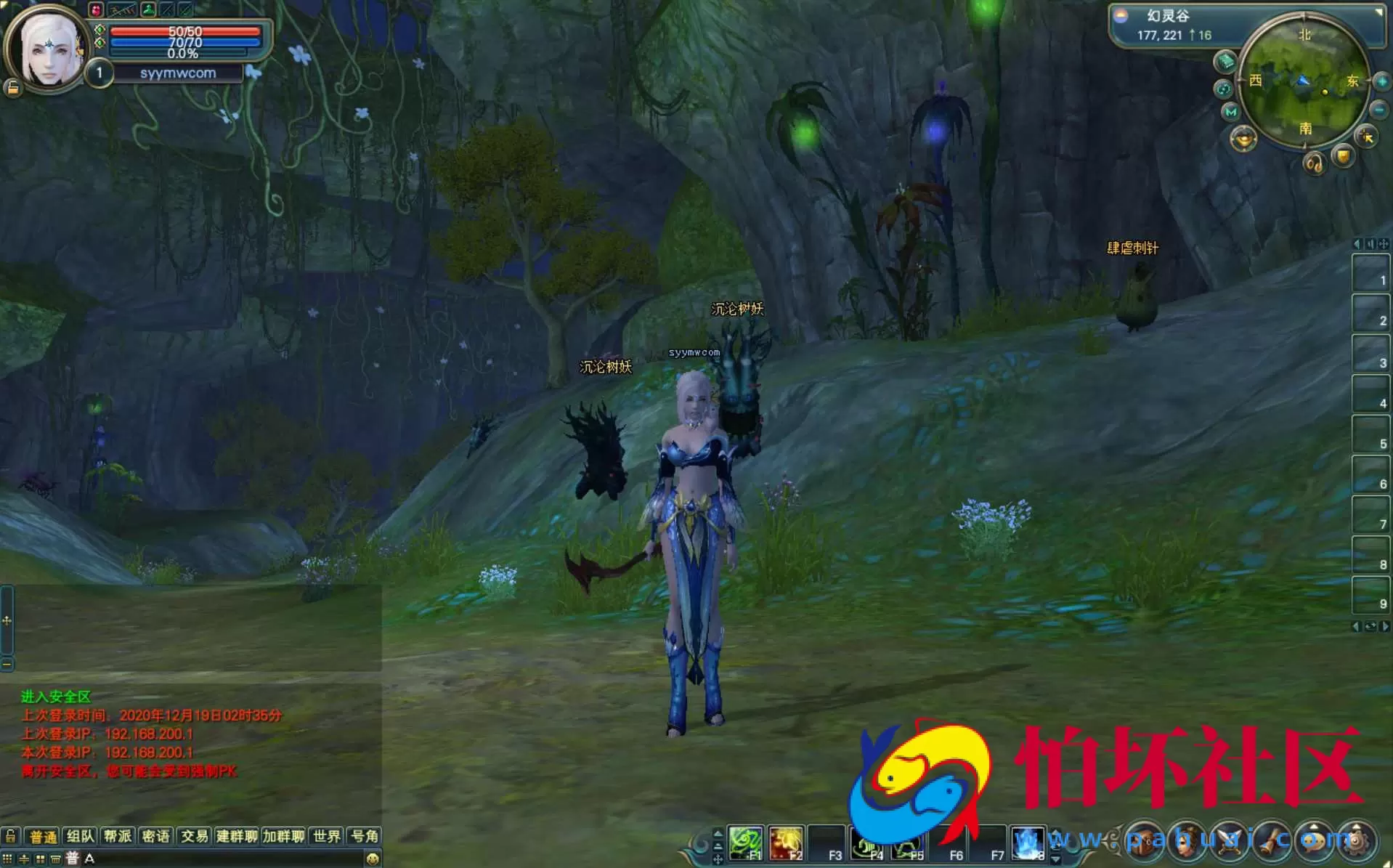Open the chat emoji smiley picker
Screen dimensions: 1393x868
[373, 859]
